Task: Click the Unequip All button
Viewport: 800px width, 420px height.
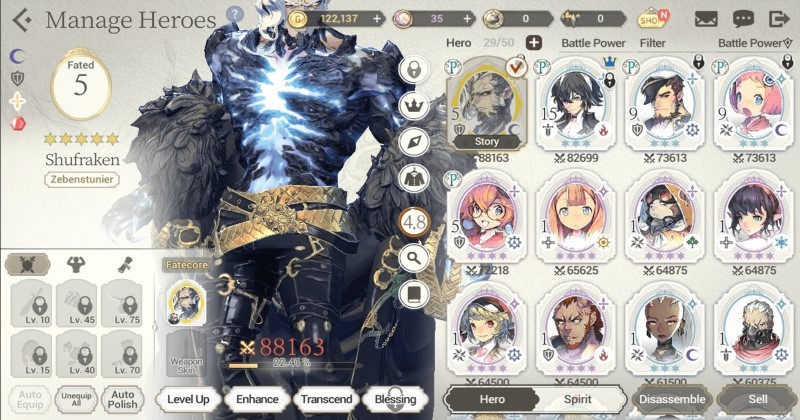Action: 74,399
